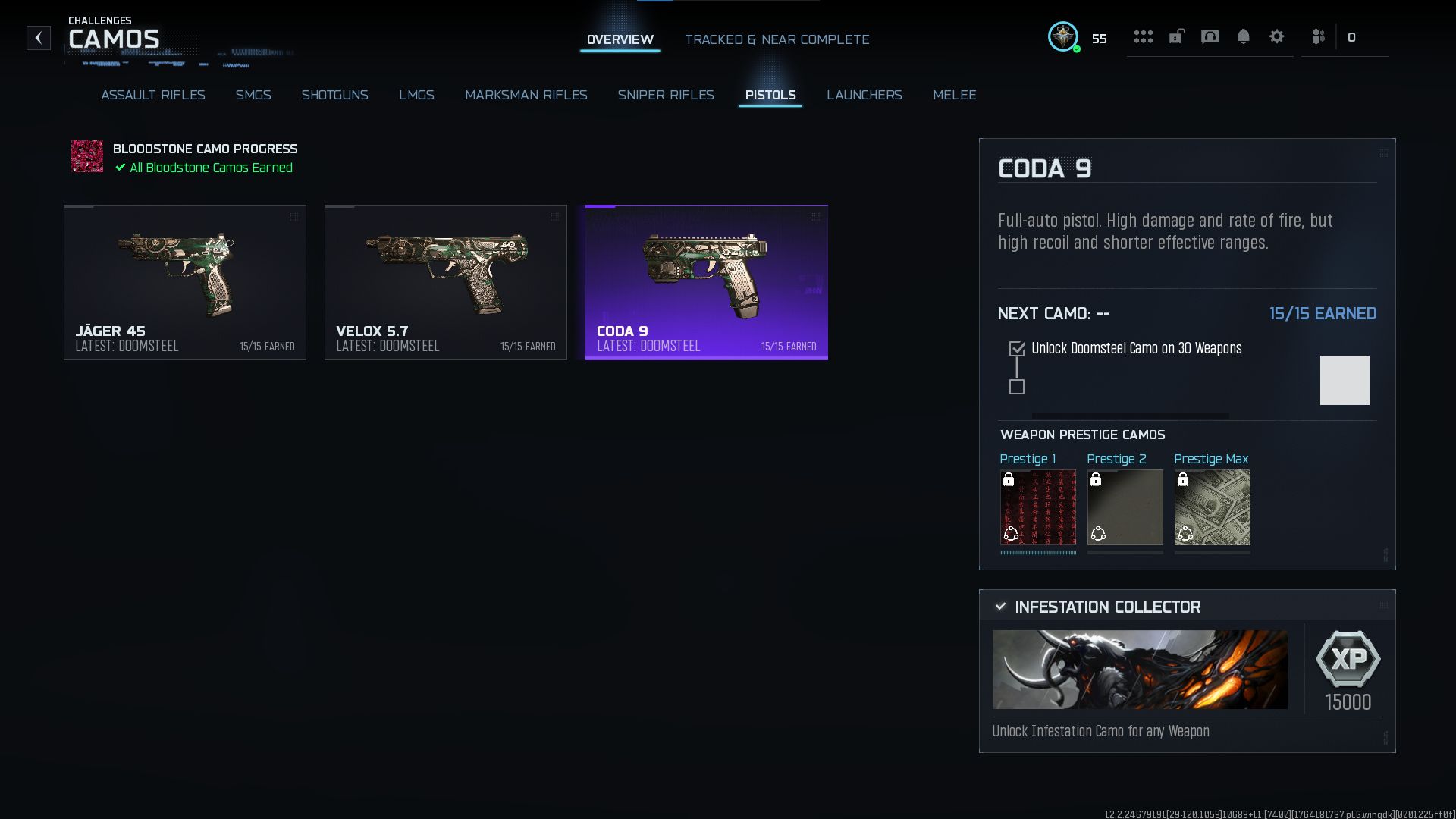Open the settings gear icon
The image size is (1456, 819).
(1276, 36)
